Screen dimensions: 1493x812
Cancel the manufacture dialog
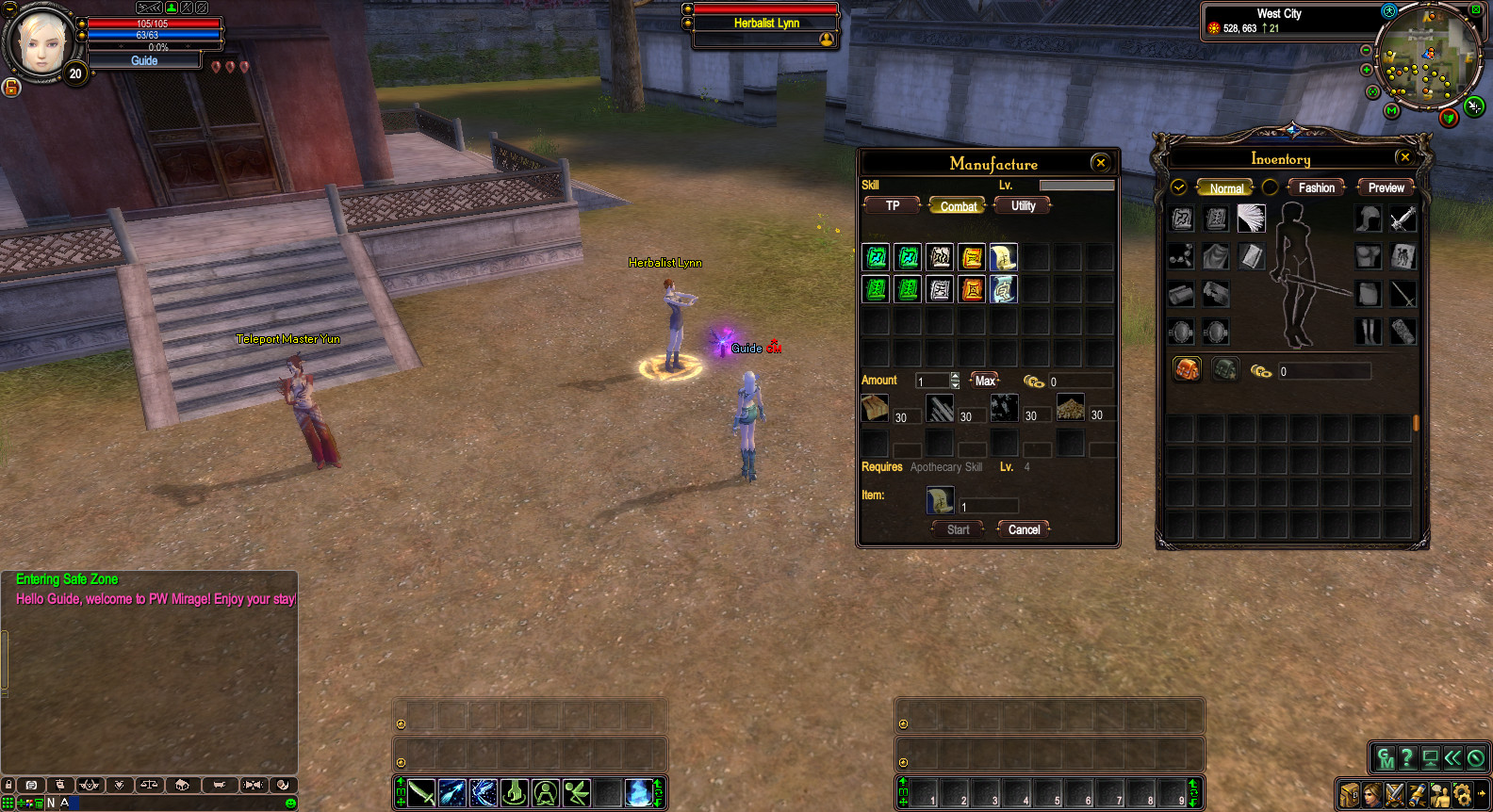pos(1024,529)
